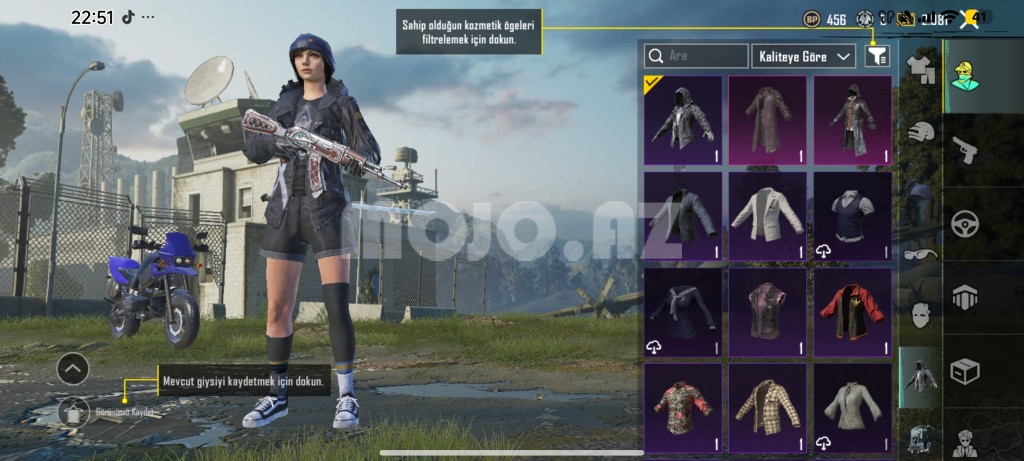Open the Kaliteye Göre sort dropdown
Viewport: 1024px width, 461px height.
pos(804,56)
